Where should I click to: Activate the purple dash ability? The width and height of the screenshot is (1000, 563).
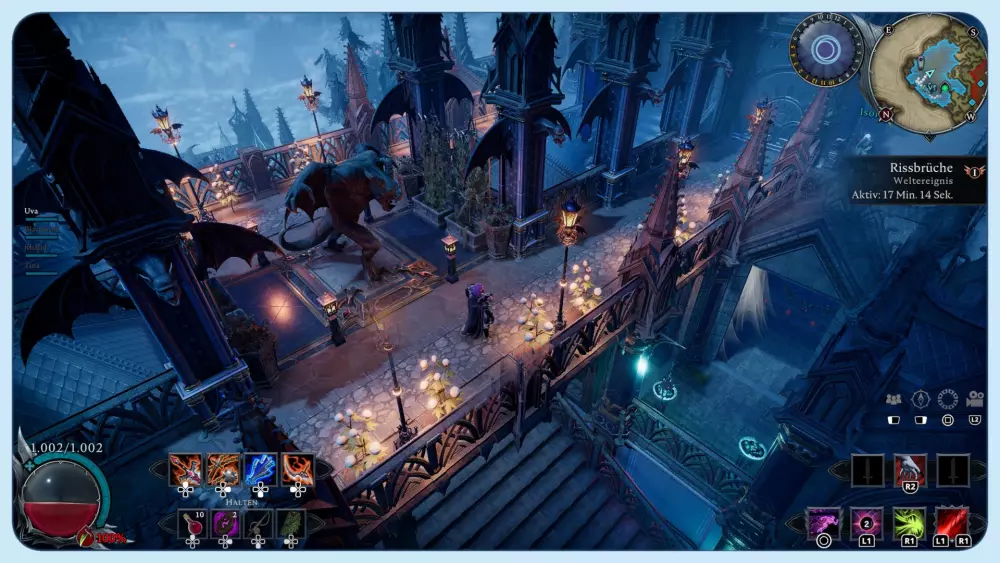pos(824,523)
